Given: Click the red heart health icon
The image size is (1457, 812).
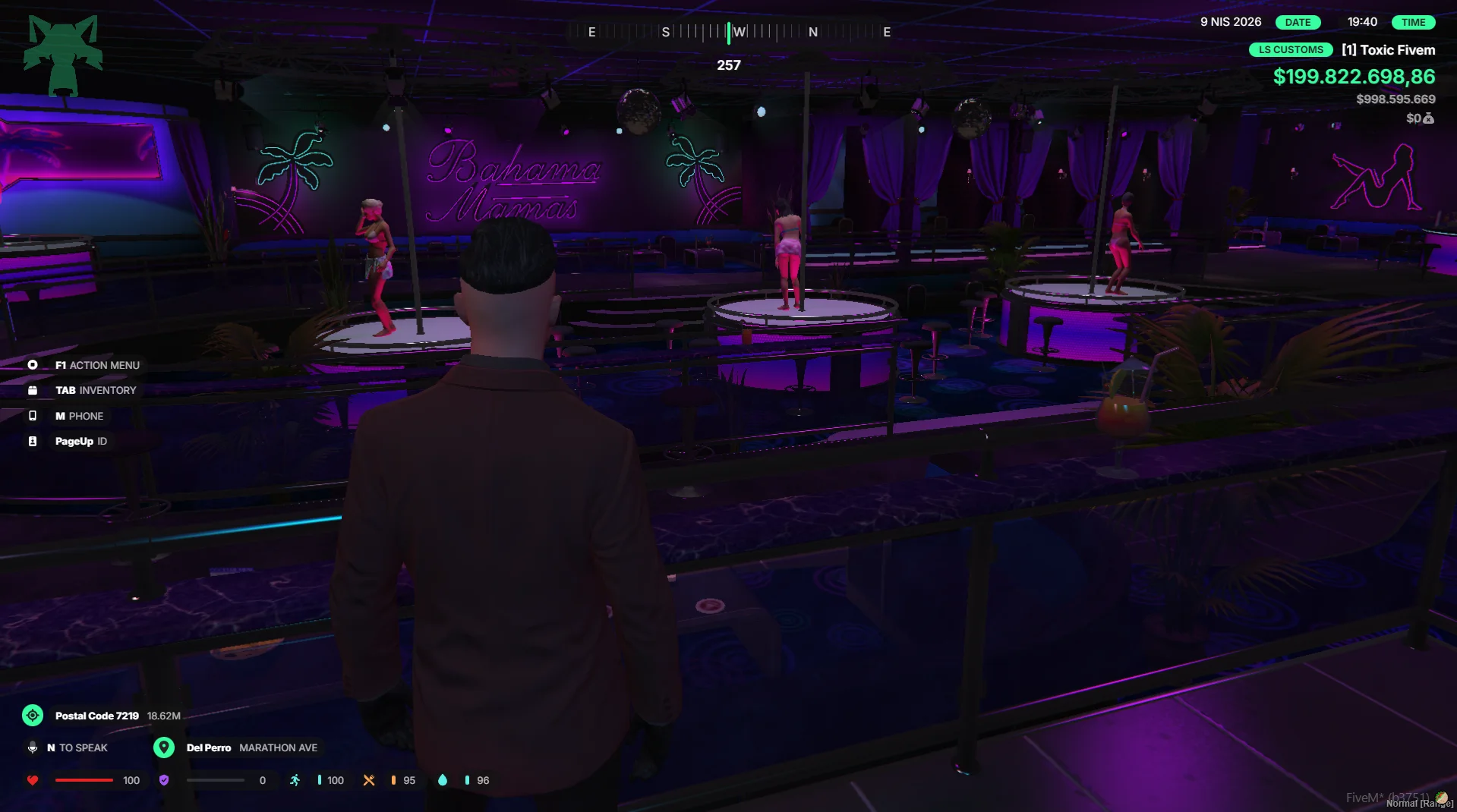Looking at the screenshot, I should click(x=33, y=780).
